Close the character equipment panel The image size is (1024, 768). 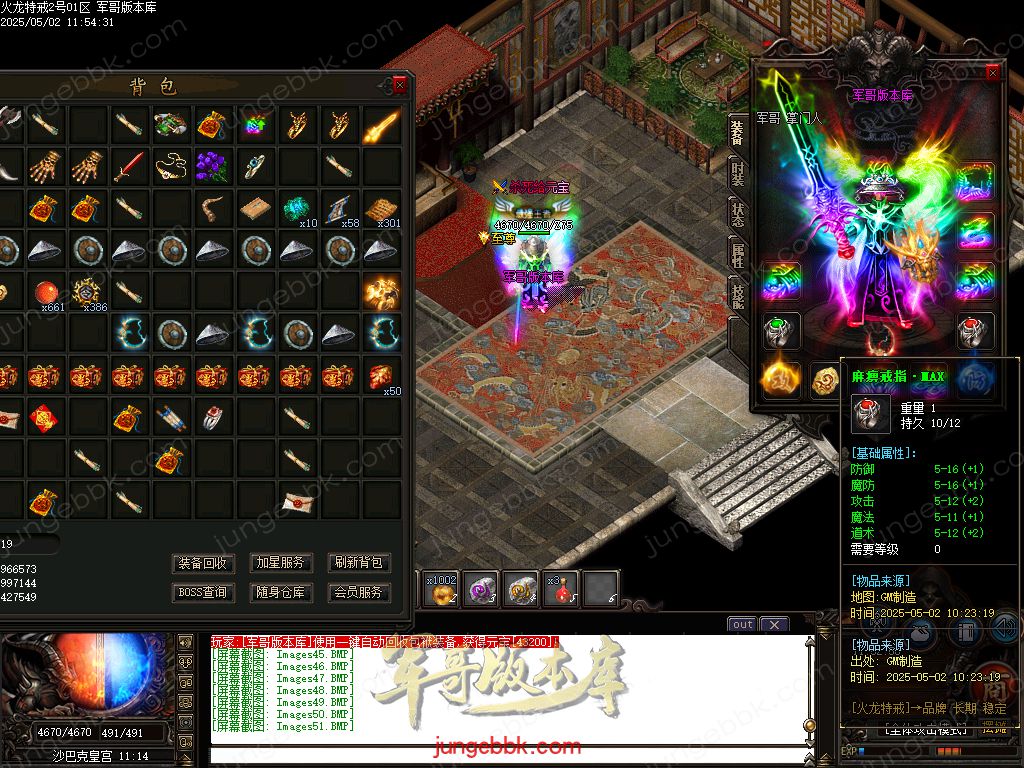[x=993, y=73]
